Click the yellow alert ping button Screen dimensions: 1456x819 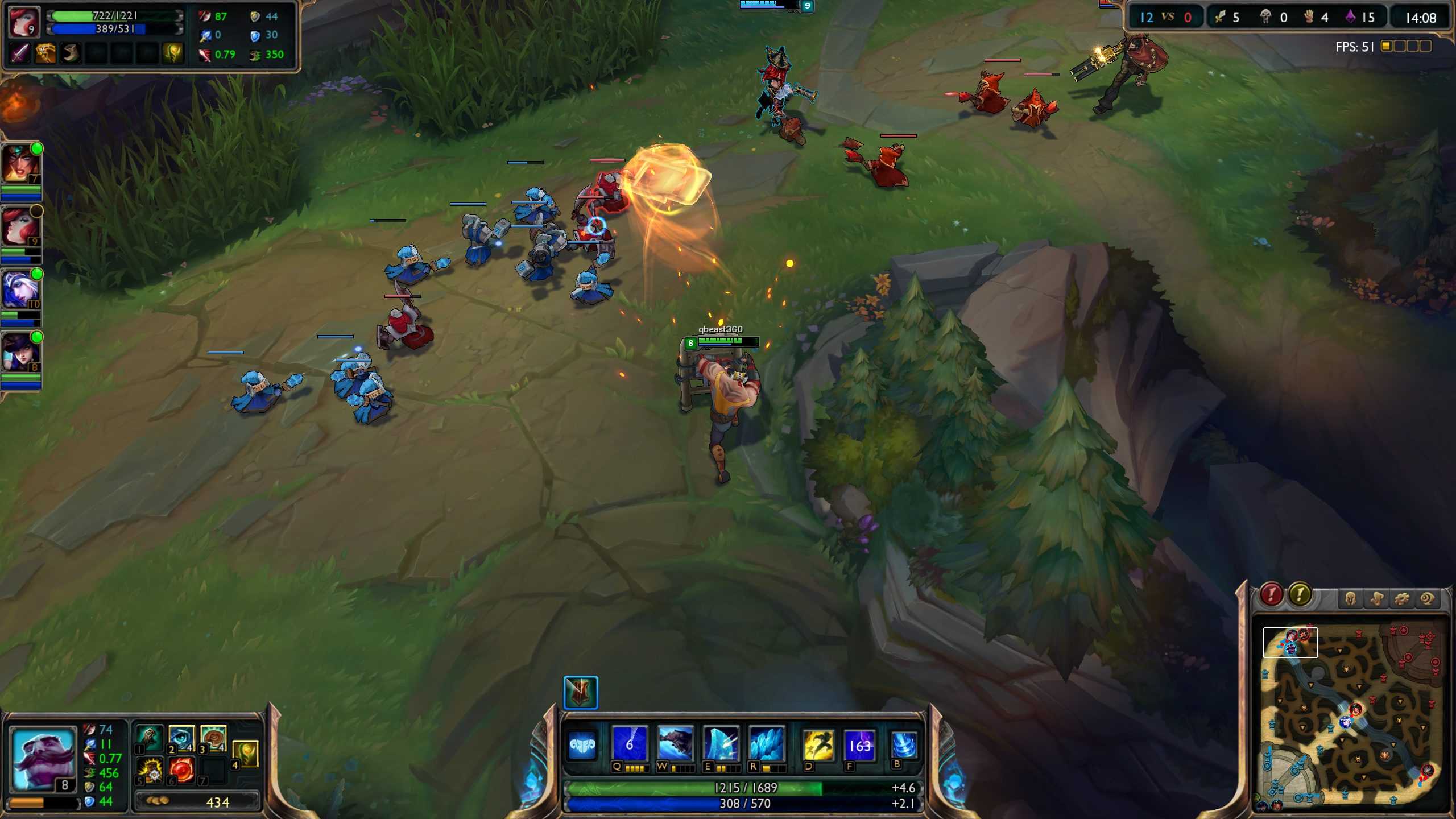tap(1300, 594)
